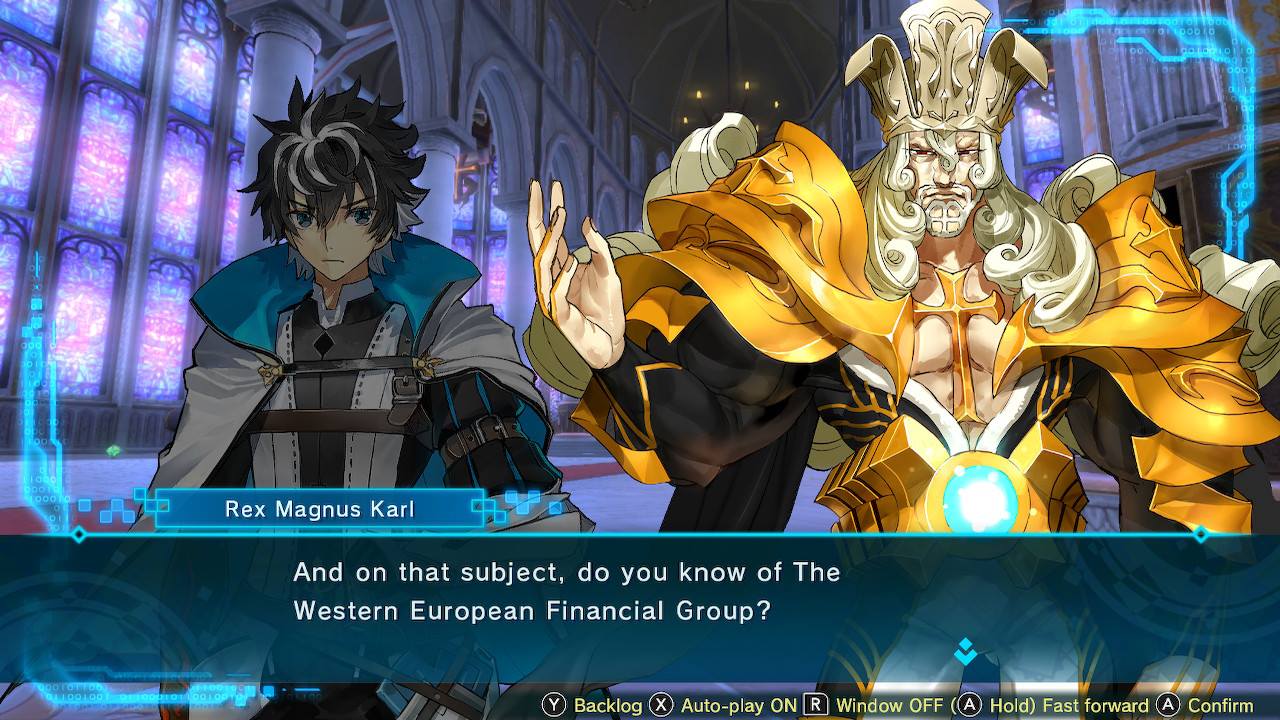Click the Rex Magnus Karl name plate
The width and height of the screenshot is (1280, 720).
point(318,509)
